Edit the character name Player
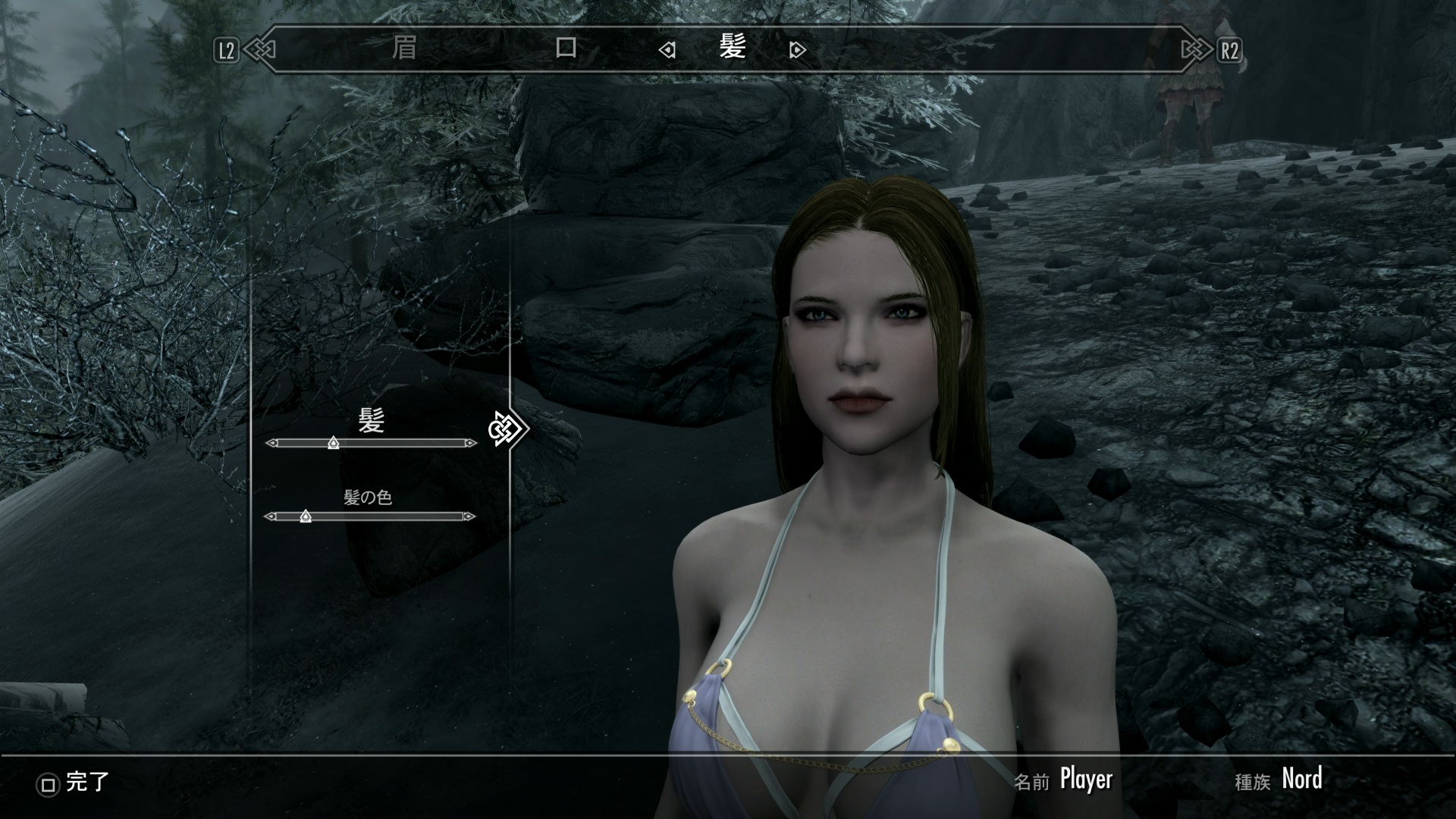 (x=1085, y=779)
